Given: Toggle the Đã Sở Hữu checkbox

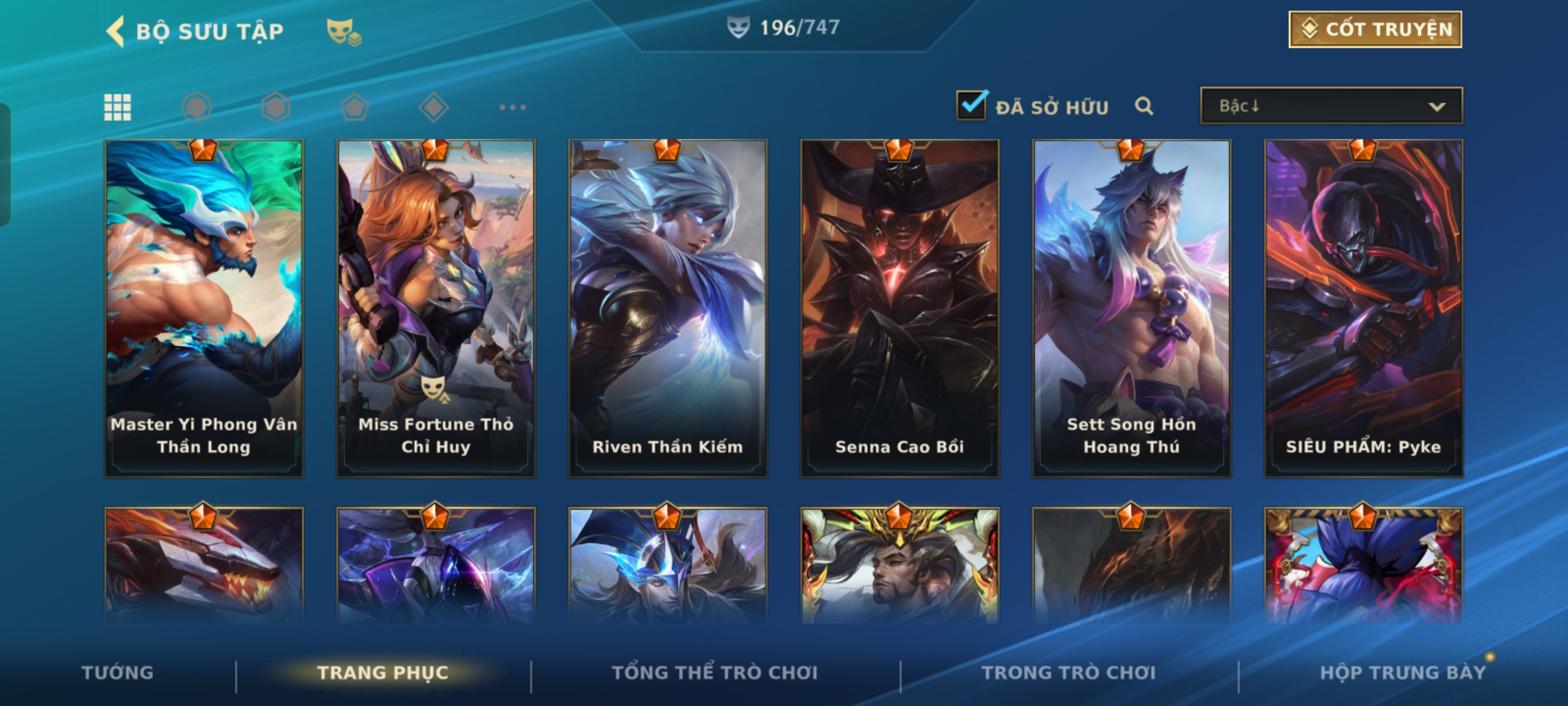Looking at the screenshot, I should click(x=972, y=105).
